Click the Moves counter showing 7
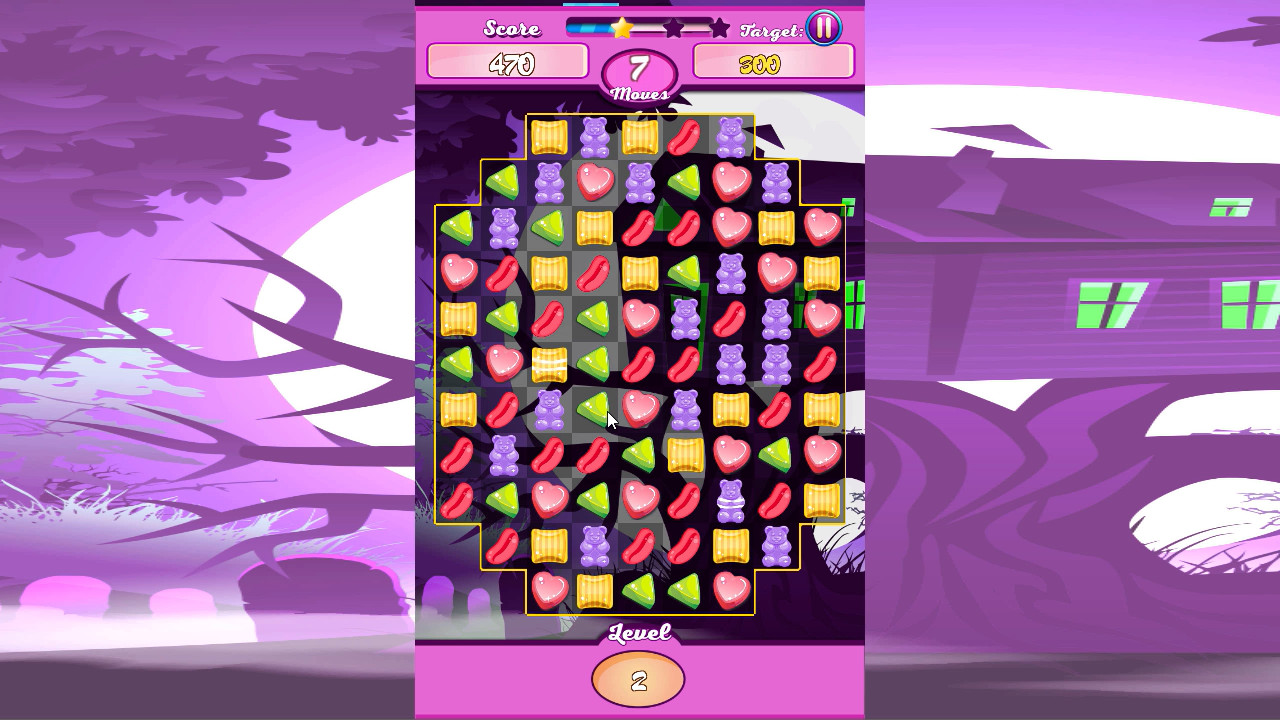1280x720 pixels. (x=639, y=68)
